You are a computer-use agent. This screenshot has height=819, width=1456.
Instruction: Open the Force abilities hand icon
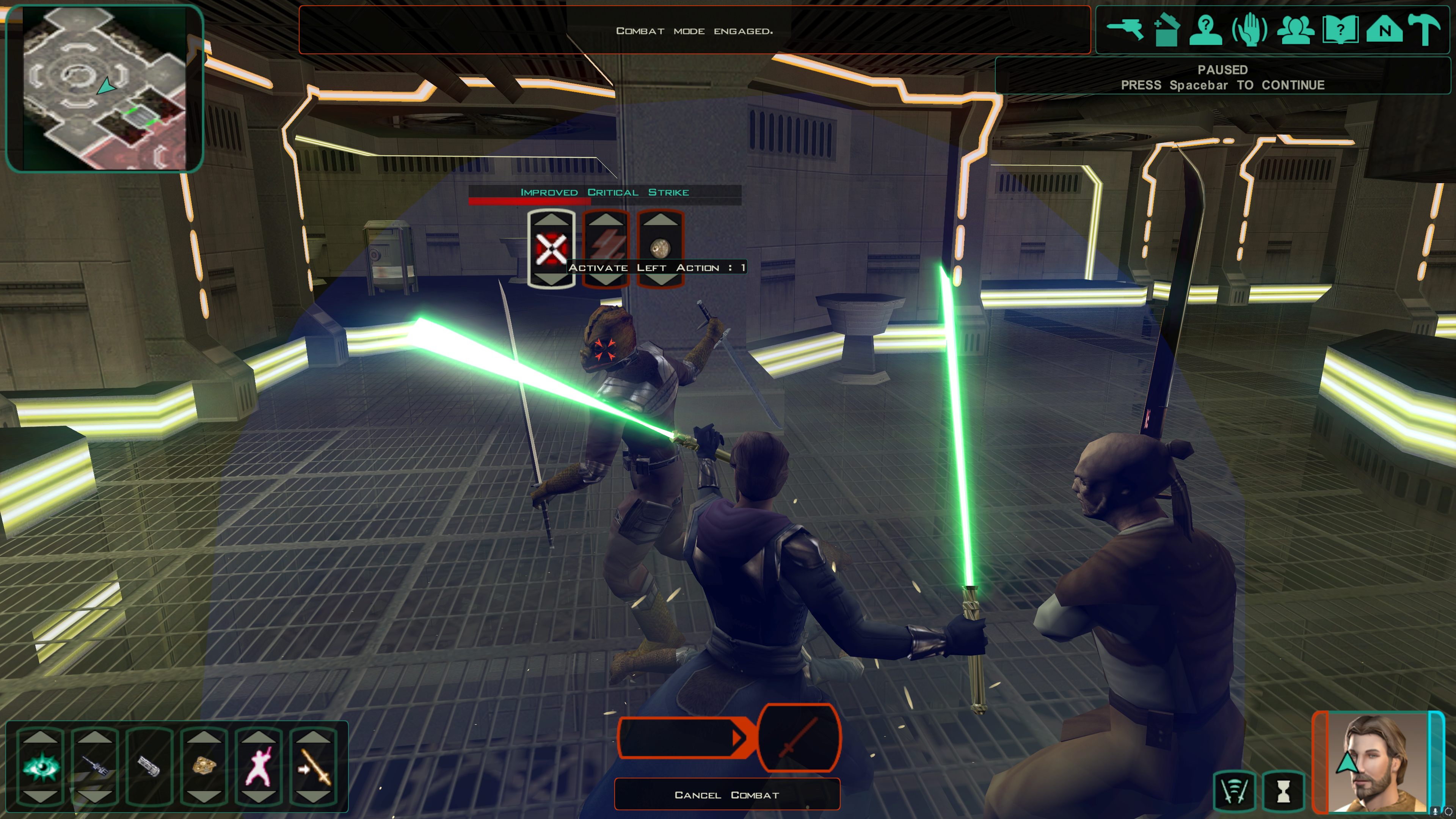1250,30
